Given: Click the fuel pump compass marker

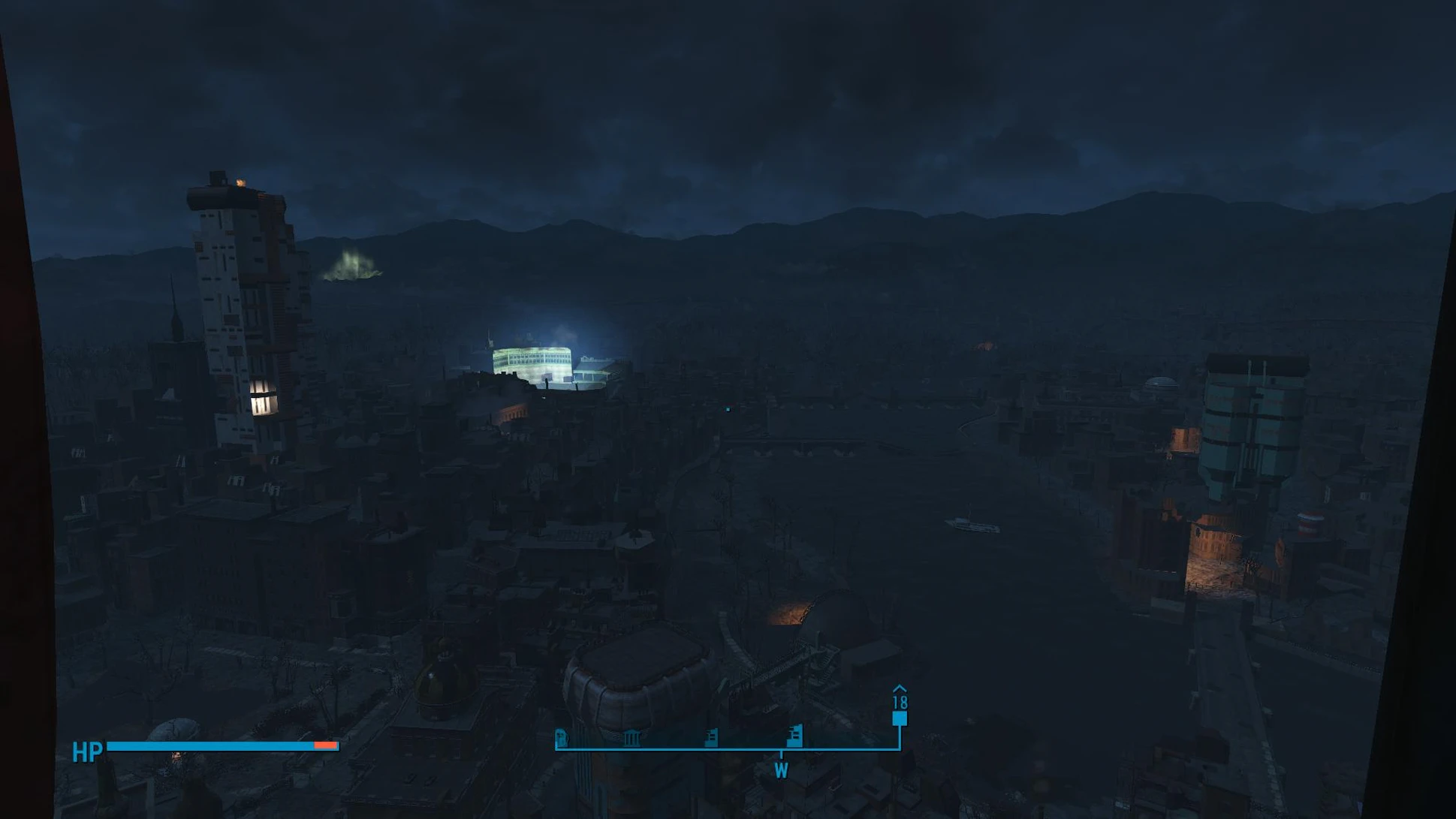Looking at the screenshot, I should (x=561, y=737).
